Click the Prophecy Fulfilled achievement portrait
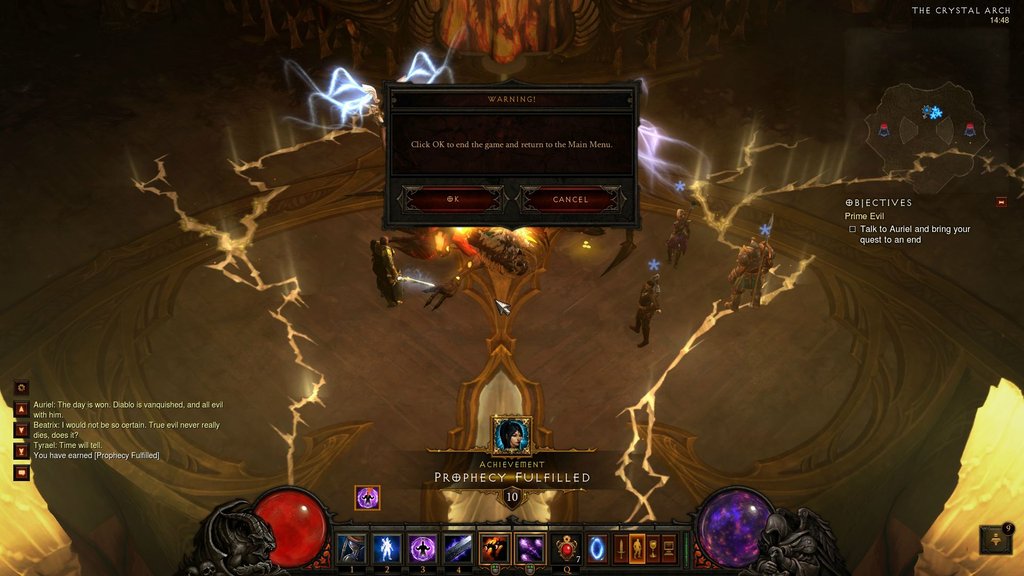Screen dimensions: 1024x576 tap(511, 435)
